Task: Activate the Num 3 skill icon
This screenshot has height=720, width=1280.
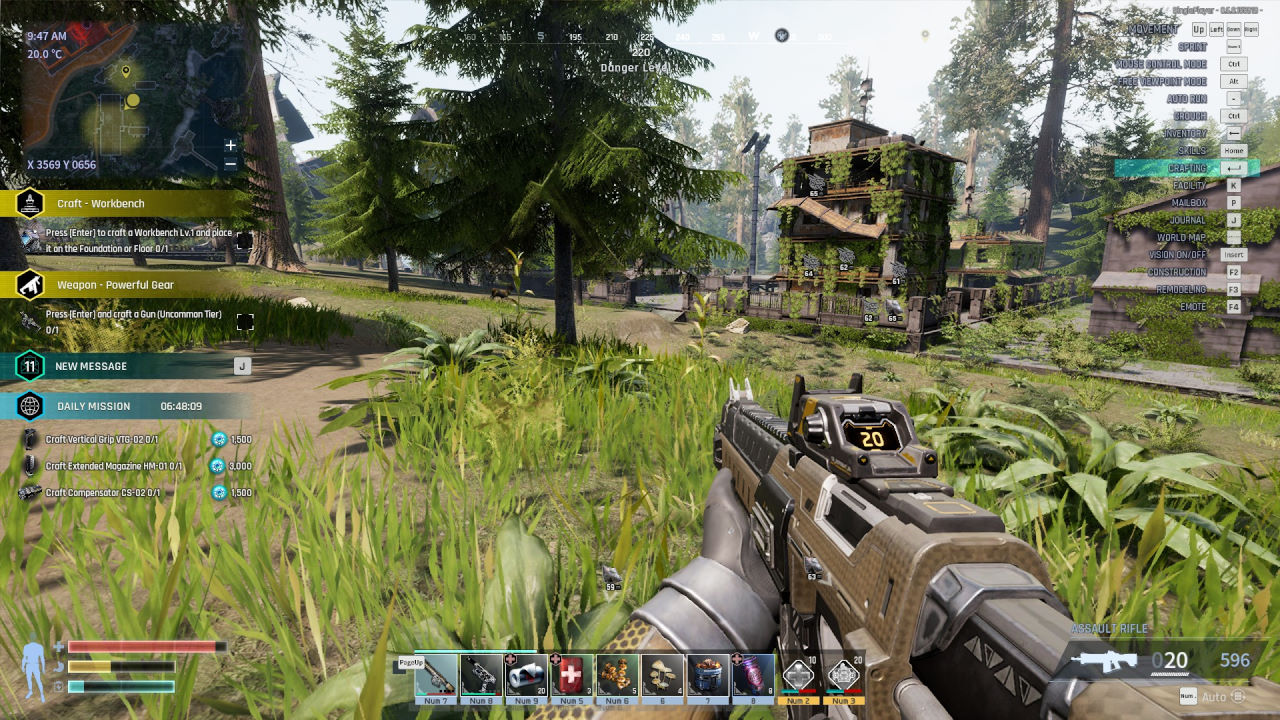Action: [844, 675]
